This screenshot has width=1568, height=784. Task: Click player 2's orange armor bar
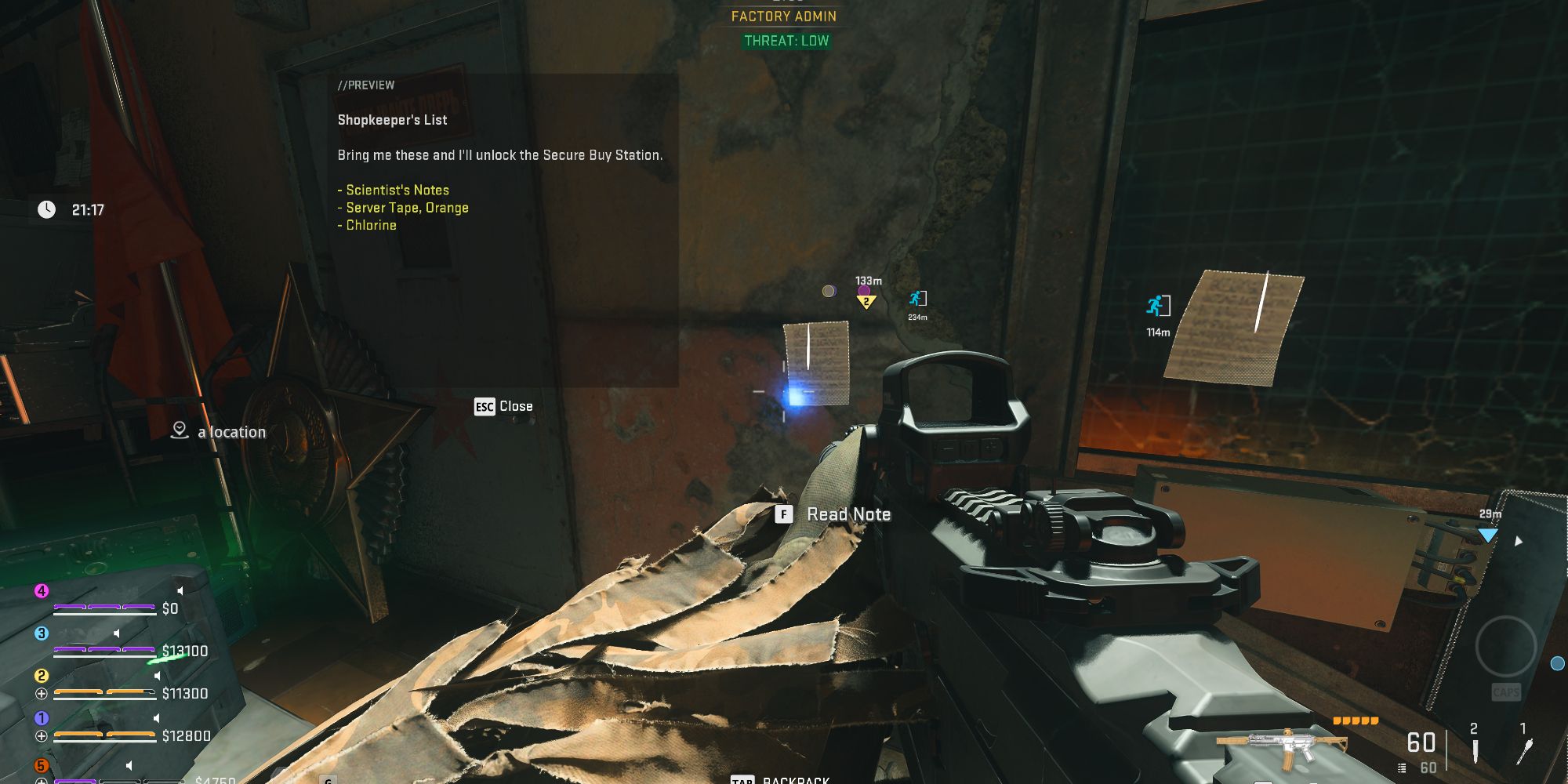104,692
